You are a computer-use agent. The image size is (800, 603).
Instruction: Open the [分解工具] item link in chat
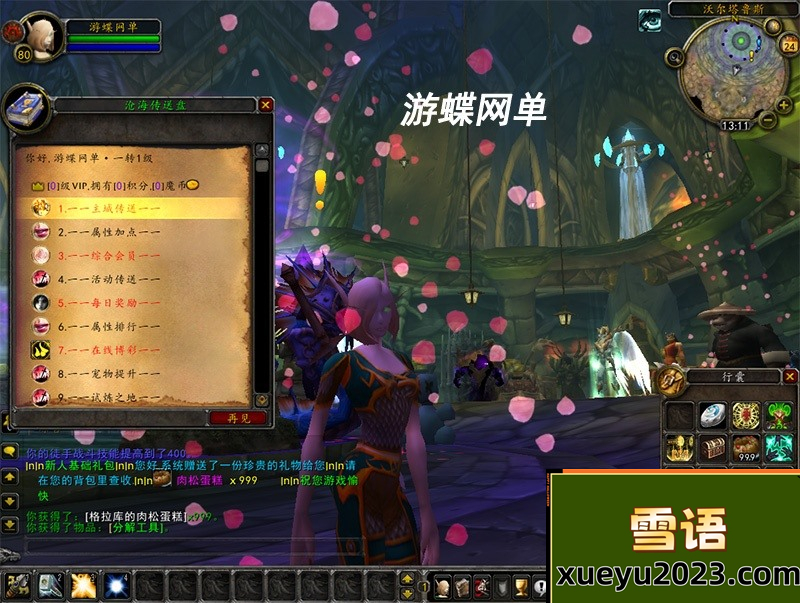tap(139, 526)
